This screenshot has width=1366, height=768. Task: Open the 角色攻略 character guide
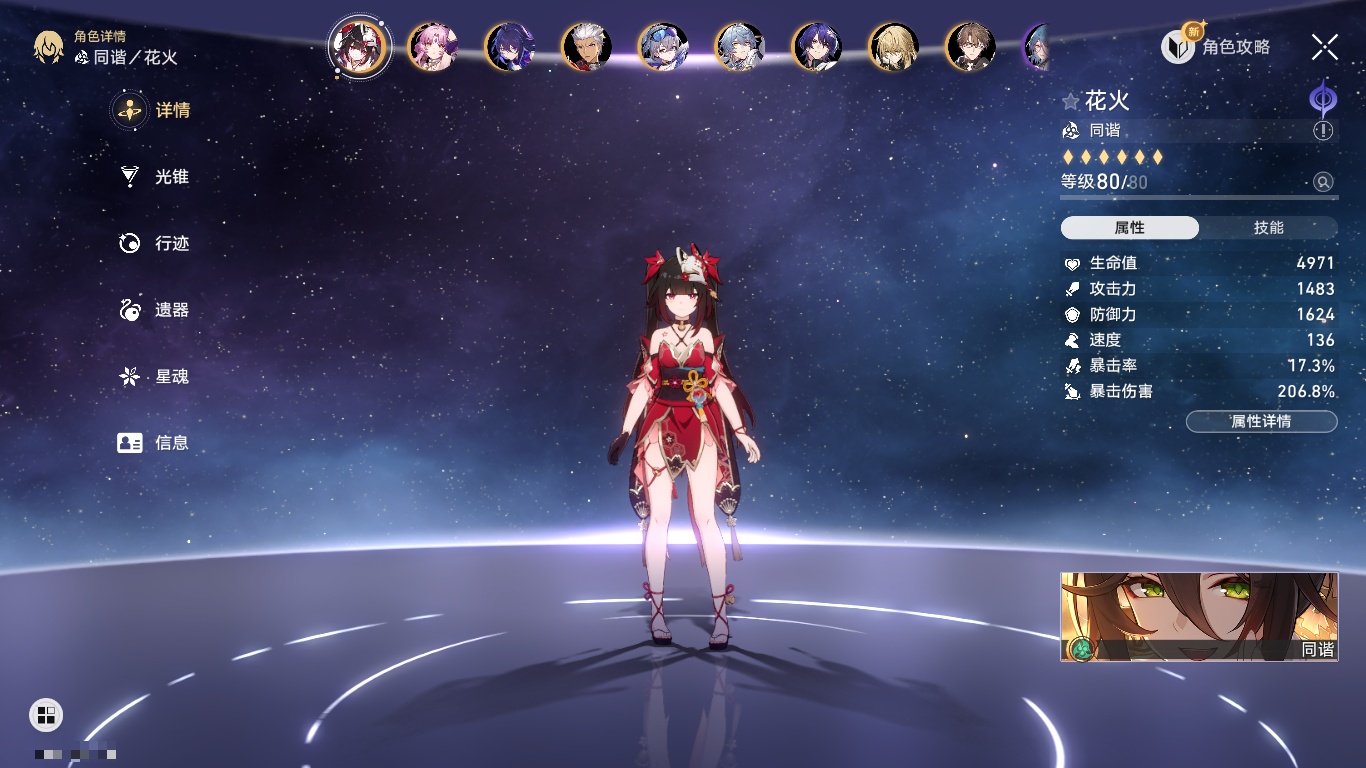click(1216, 47)
